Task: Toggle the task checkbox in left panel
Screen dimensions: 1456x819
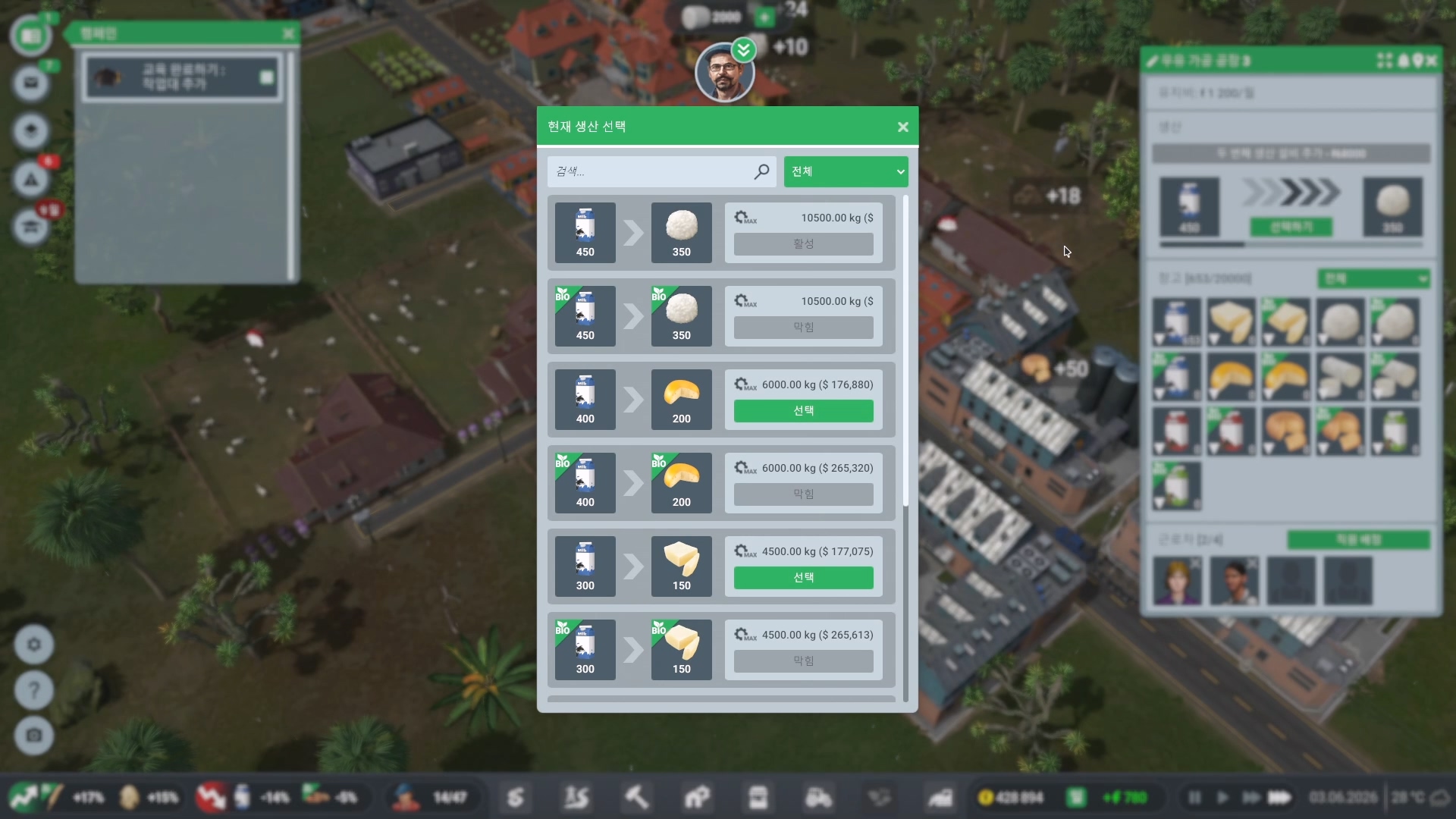Action: pyautogui.click(x=266, y=77)
